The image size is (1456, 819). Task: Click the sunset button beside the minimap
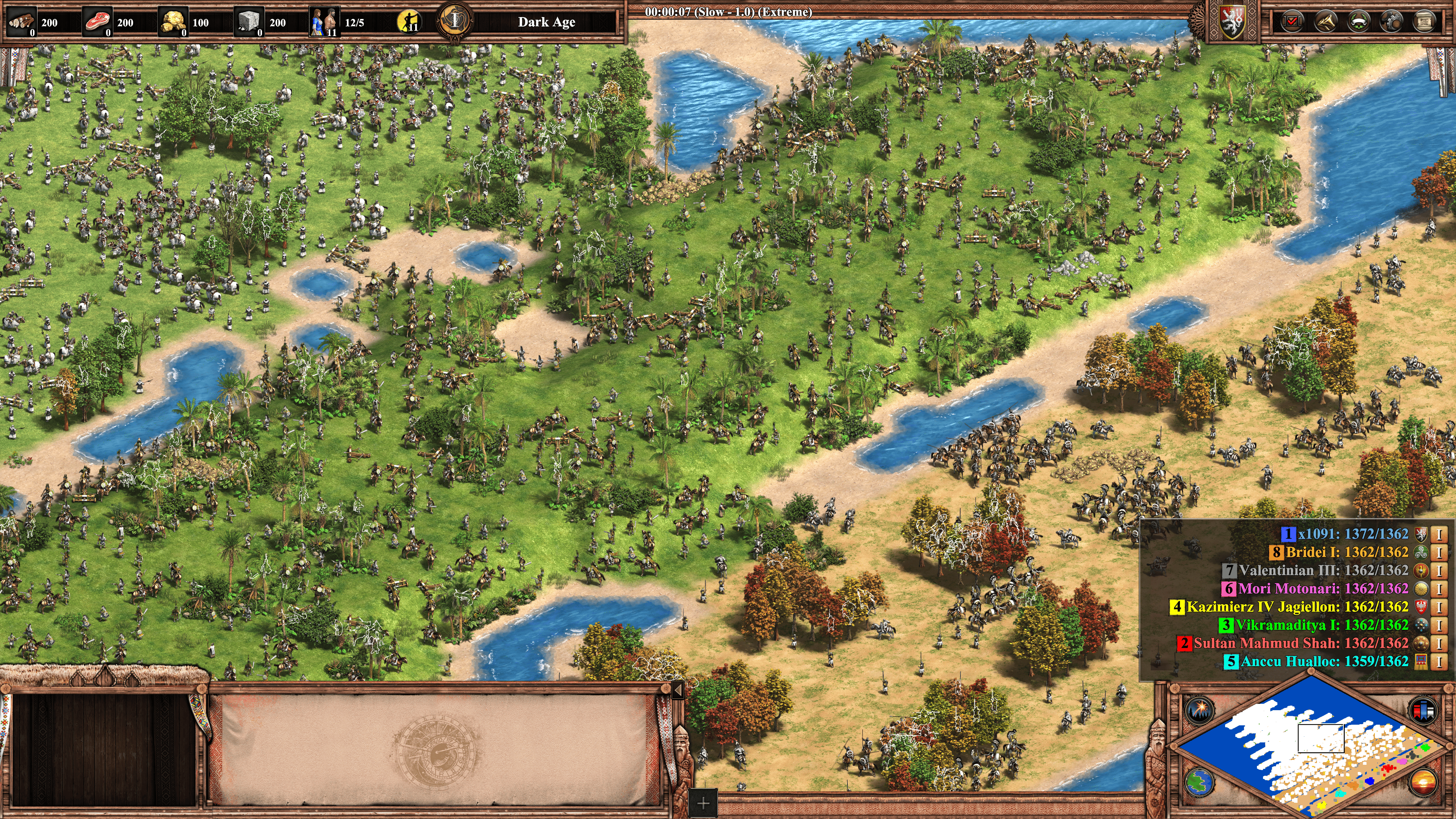[x=1423, y=782]
